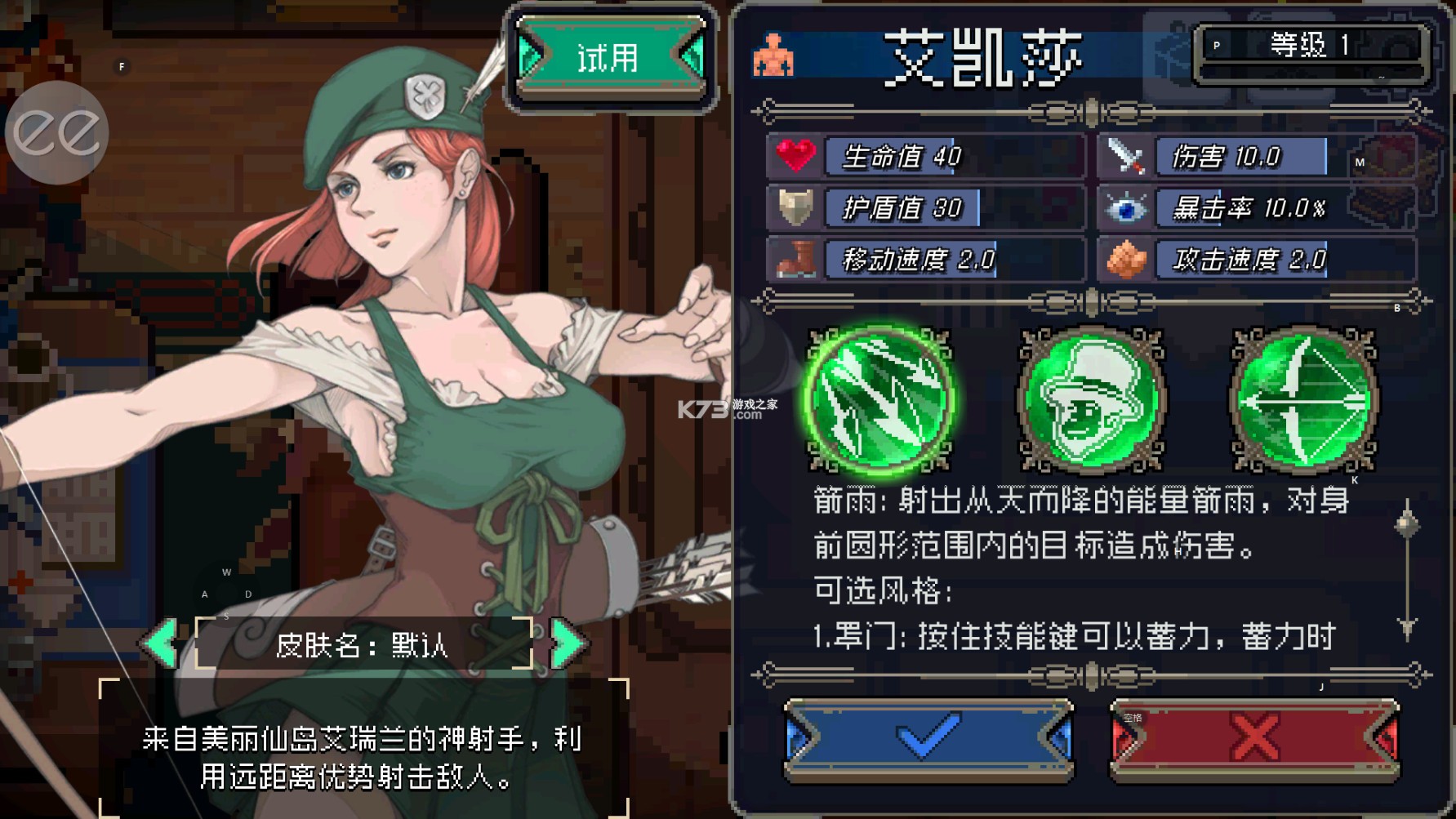Click the fist icon beside 攻击速度
This screenshot has width=1456, height=819.
click(x=1127, y=260)
